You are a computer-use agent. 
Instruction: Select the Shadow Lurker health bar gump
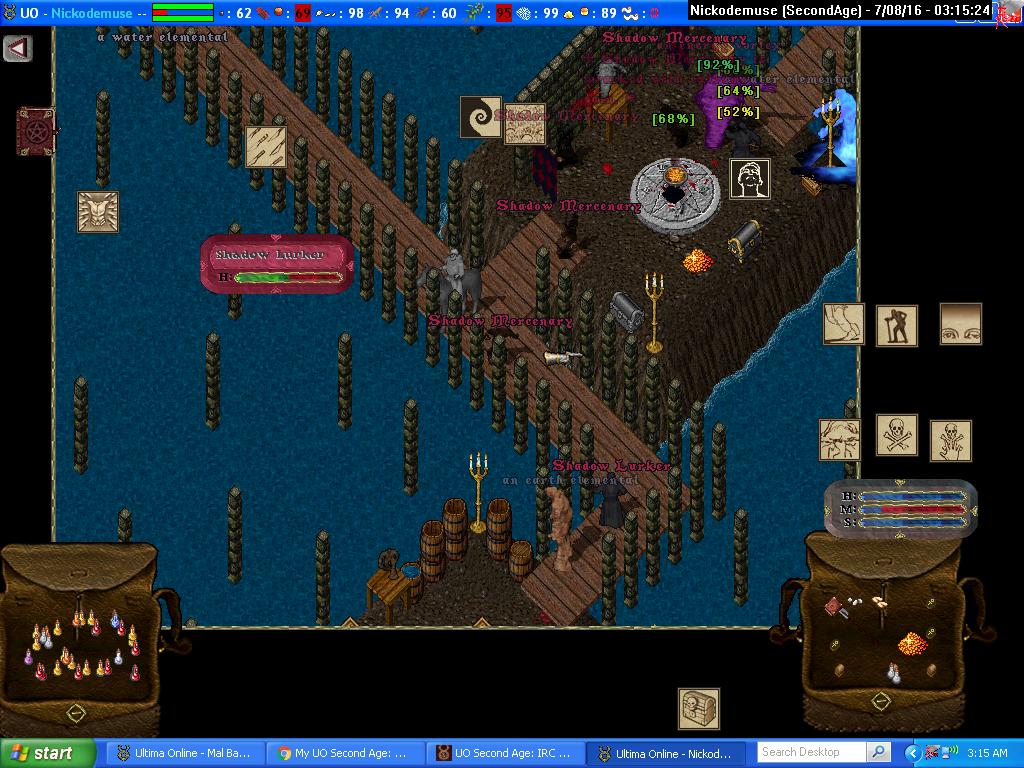pyautogui.click(x=277, y=264)
